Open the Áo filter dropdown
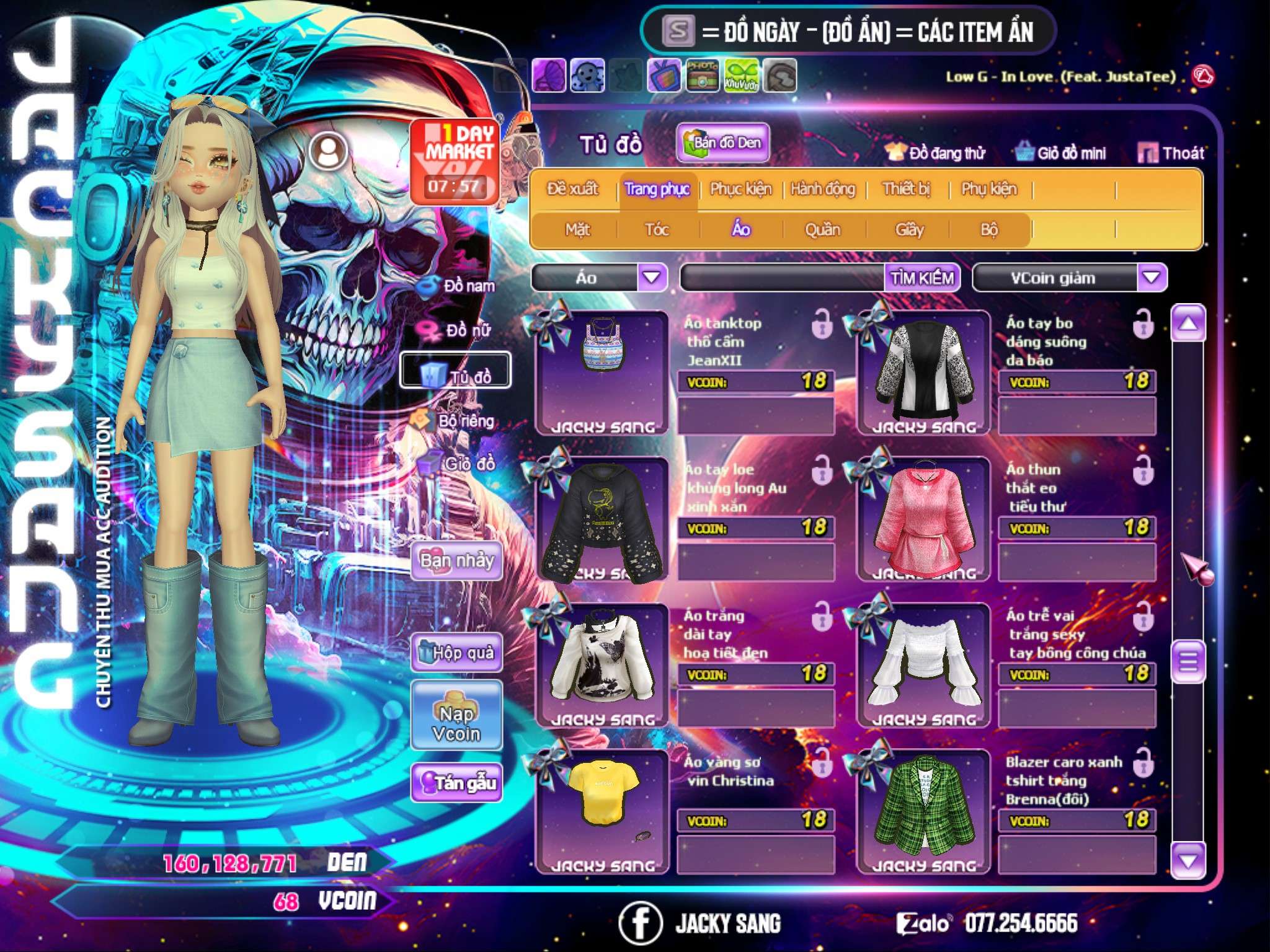Viewport: 1270px width, 952px height. coord(651,278)
